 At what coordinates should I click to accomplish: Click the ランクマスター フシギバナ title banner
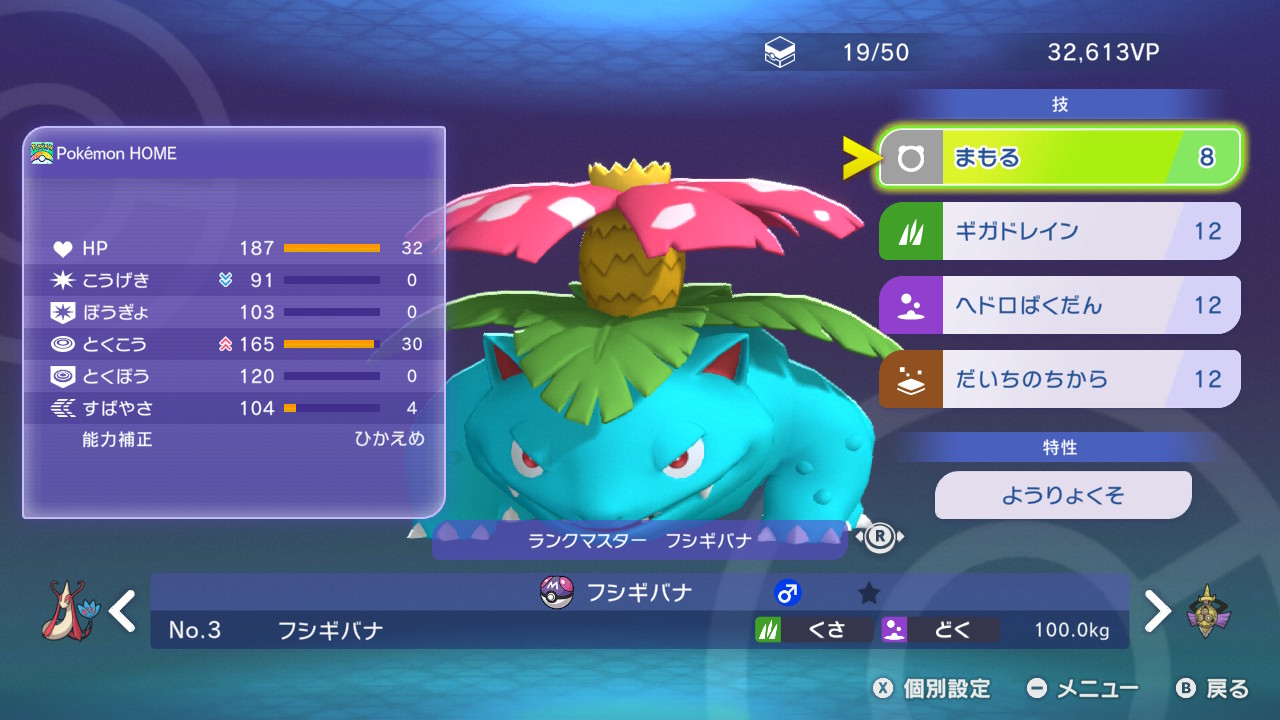click(x=640, y=541)
